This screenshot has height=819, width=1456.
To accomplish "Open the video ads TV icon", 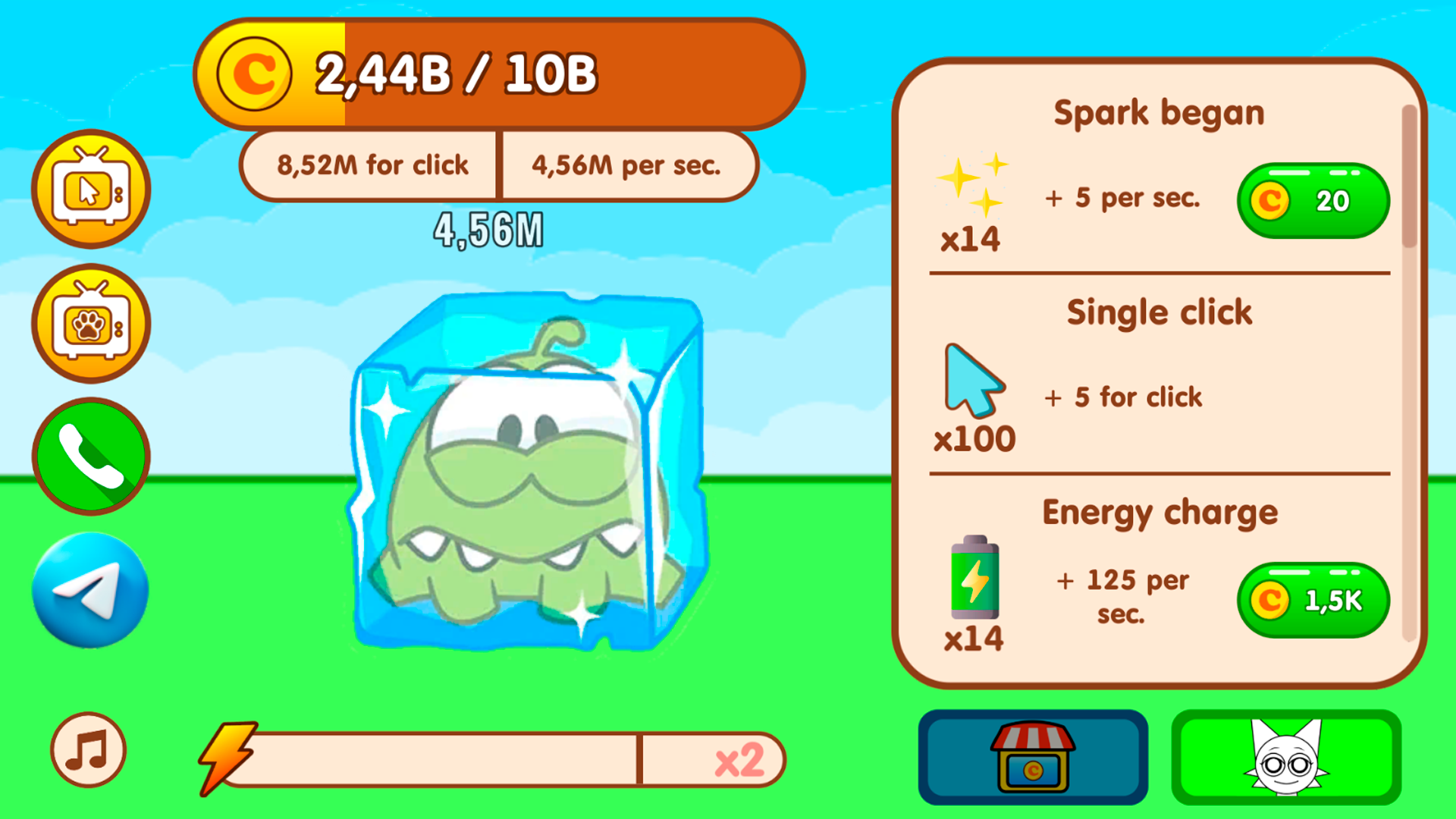I will (90, 189).
